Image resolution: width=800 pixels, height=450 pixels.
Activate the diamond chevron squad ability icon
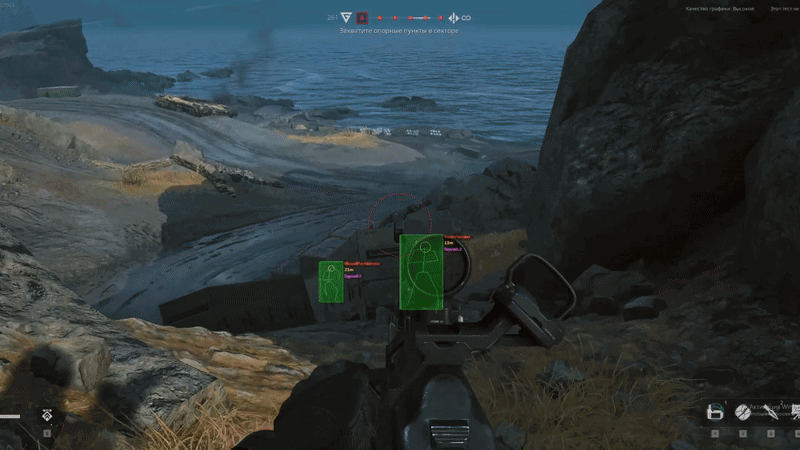47,414
